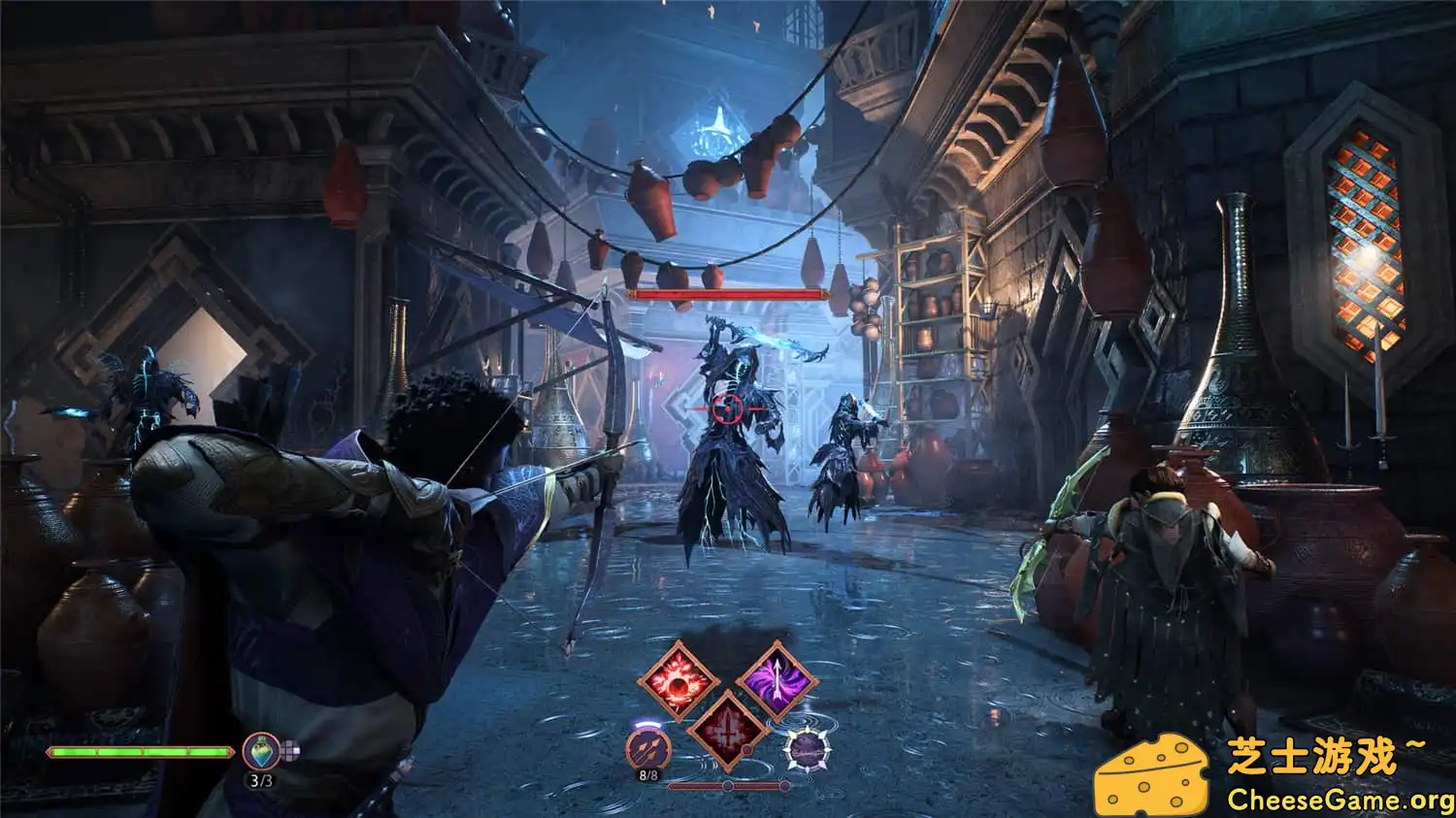Click the quiver icon showing 8/8 arrows
This screenshot has width=1456, height=818.
click(648, 751)
